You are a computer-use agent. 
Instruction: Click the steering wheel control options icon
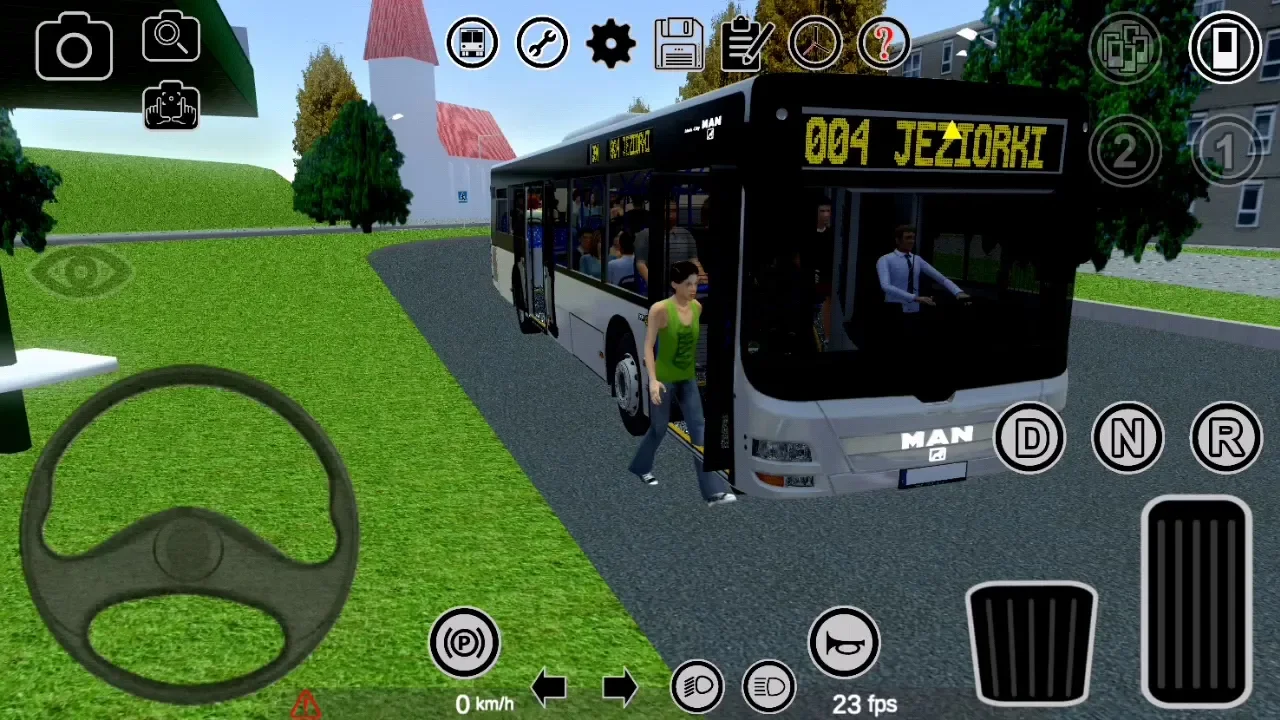click(x=815, y=43)
